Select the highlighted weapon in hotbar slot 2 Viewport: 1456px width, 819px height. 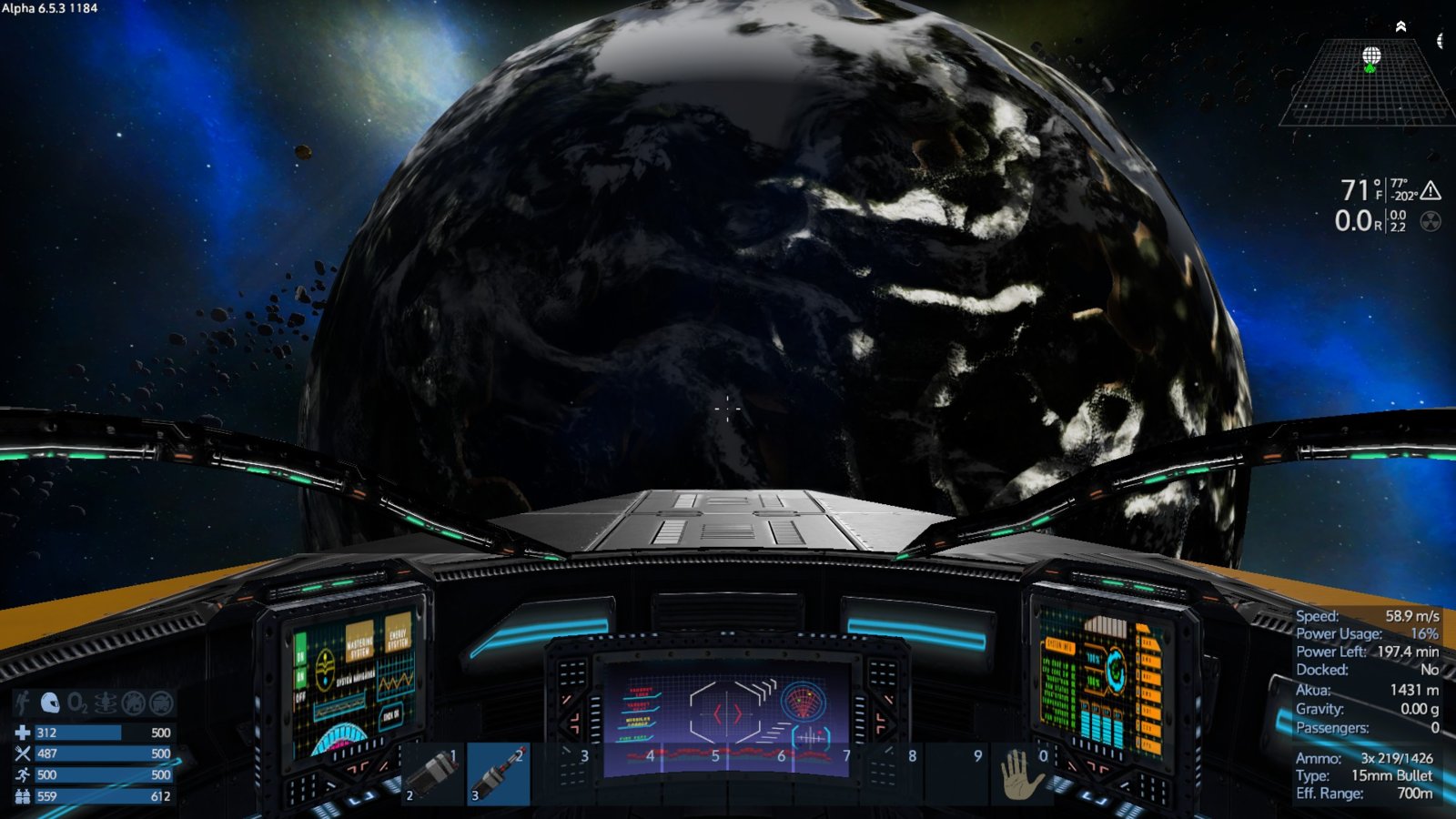point(499,774)
